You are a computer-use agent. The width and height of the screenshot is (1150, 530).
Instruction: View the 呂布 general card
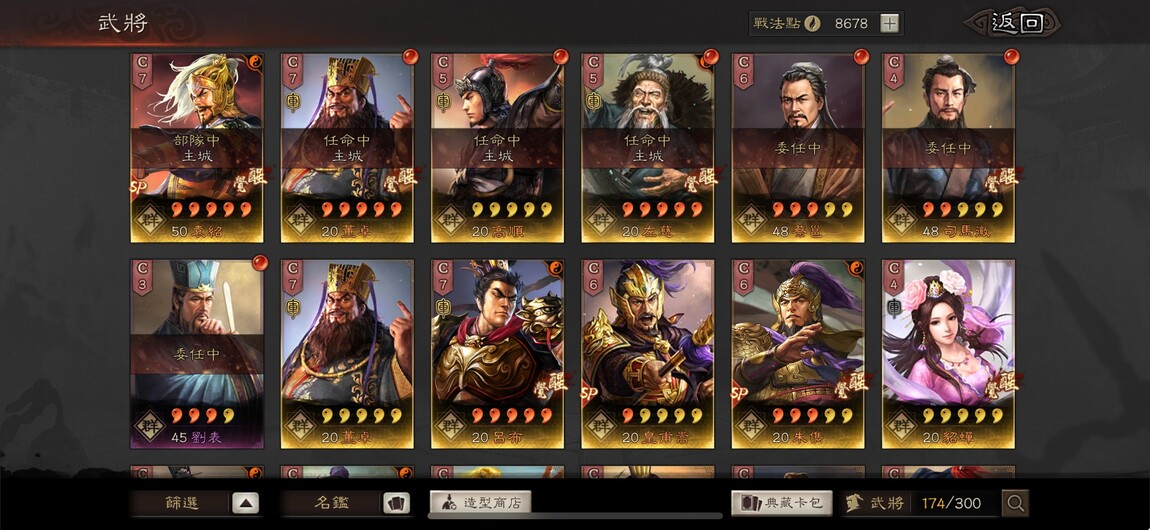(x=497, y=353)
